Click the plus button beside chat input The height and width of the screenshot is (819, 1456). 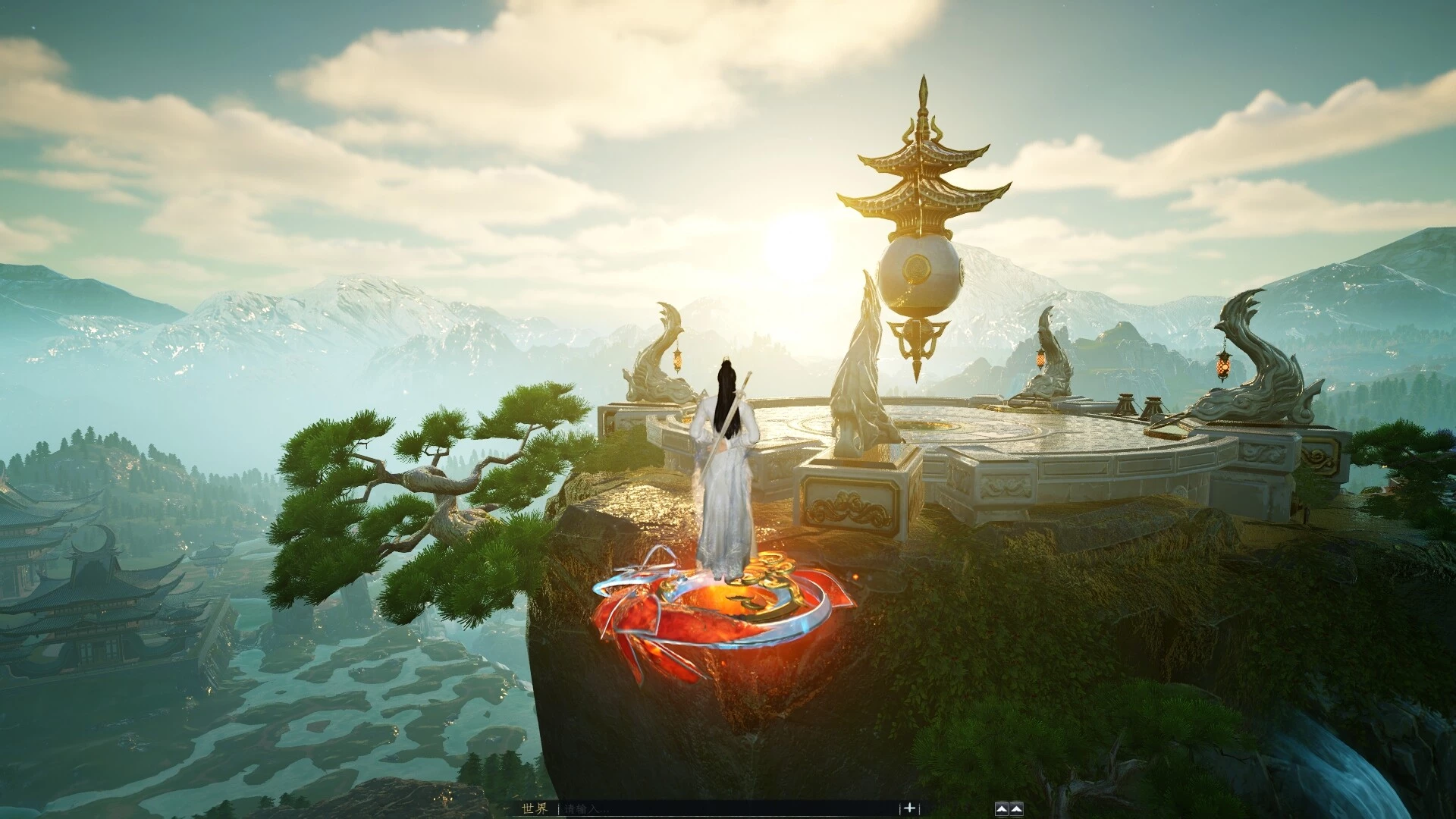tap(909, 808)
